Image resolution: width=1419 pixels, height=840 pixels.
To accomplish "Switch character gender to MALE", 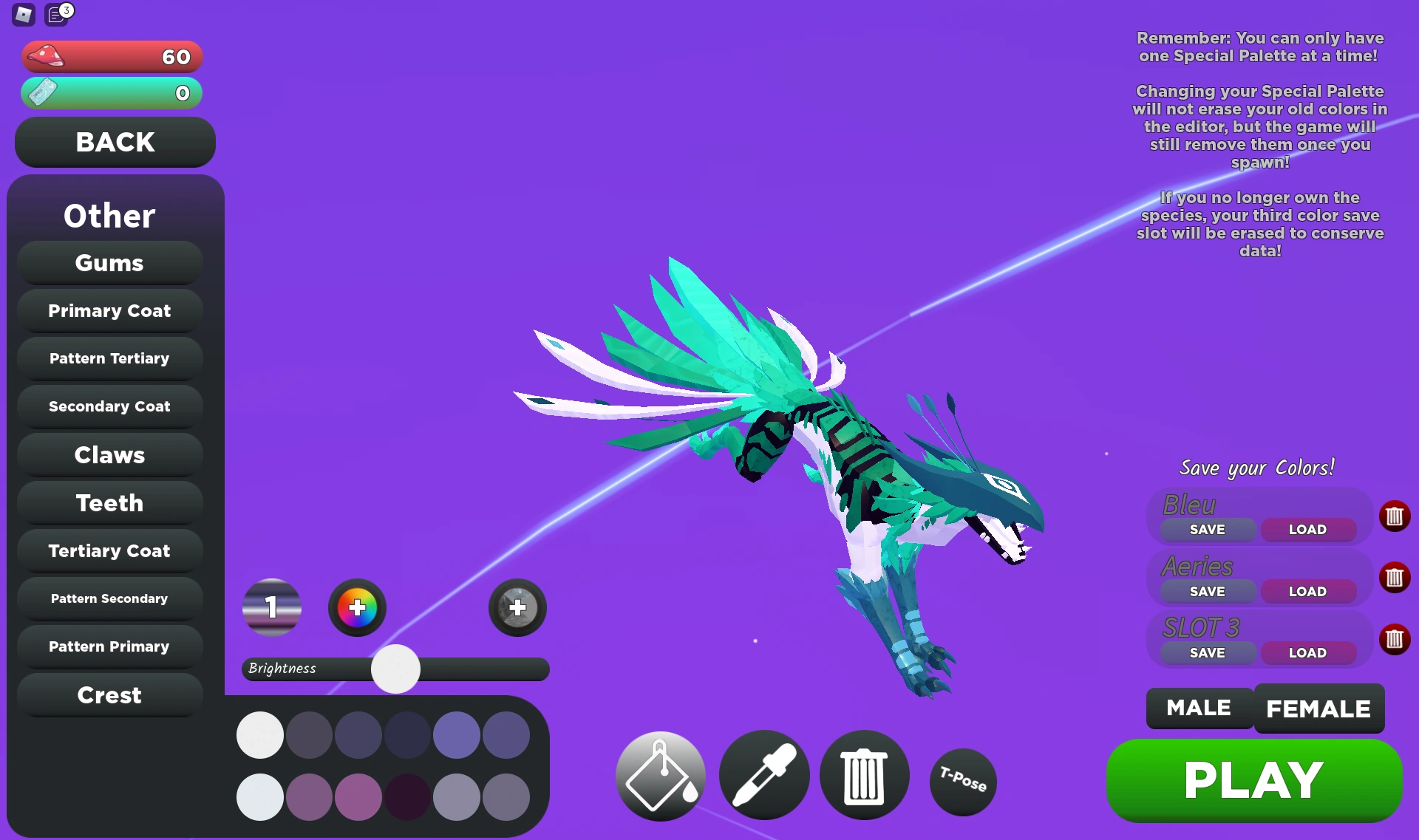I will [1198, 708].
